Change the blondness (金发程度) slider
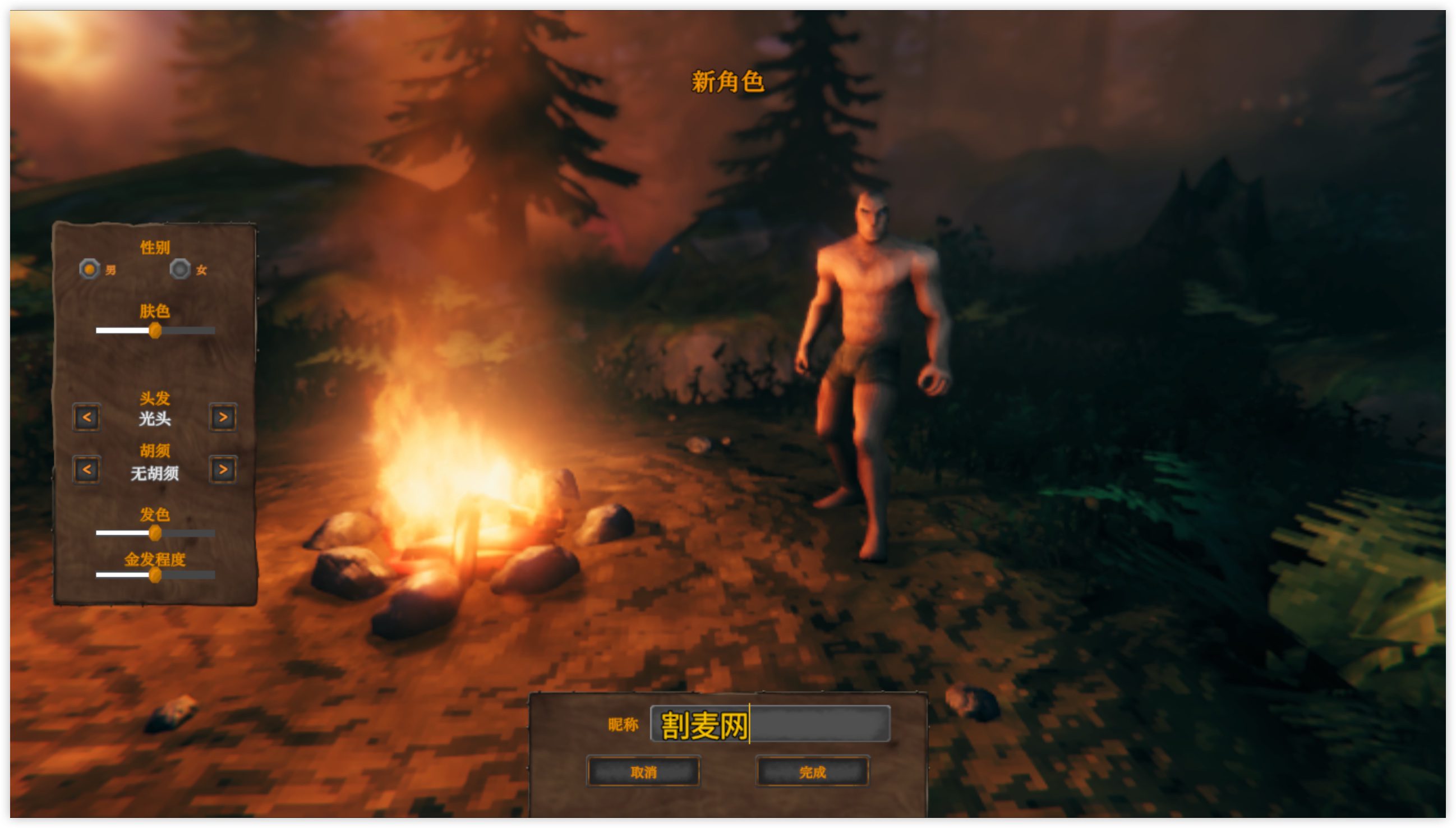Screen dimensions: 1456x828 pos(155,576)
